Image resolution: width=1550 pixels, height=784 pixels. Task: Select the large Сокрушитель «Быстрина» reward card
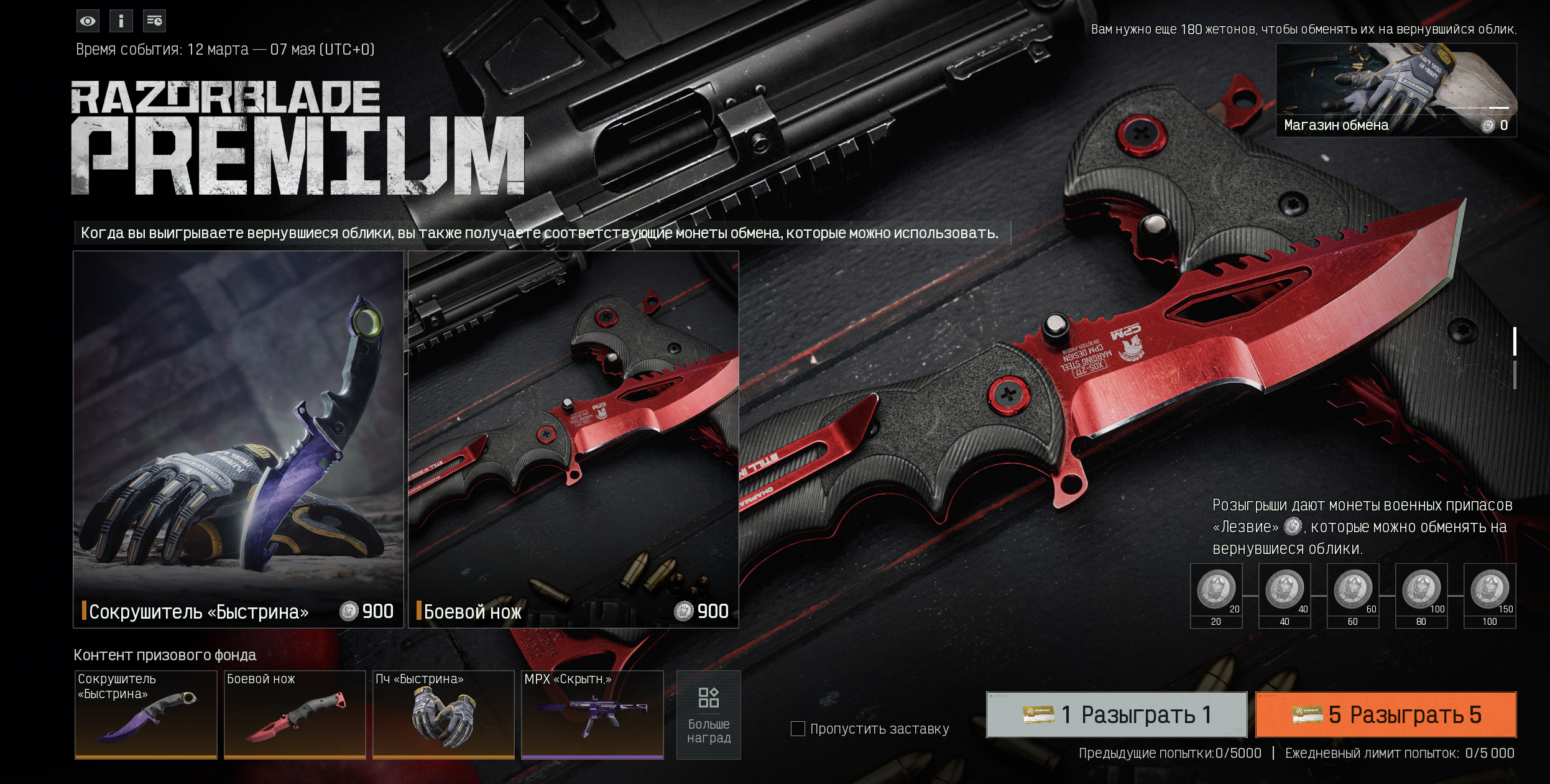(238, 439)
